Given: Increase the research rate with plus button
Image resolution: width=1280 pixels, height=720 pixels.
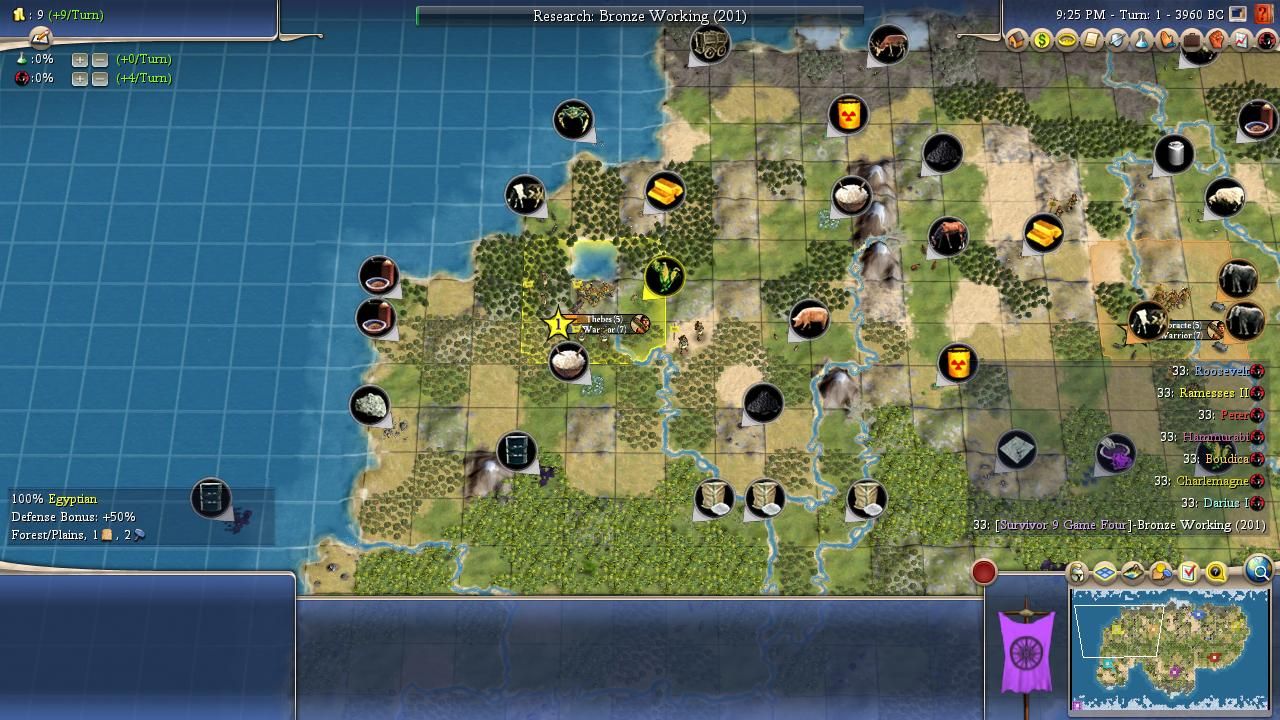Looking at the screenshot, I should pyautogui.click(x=79, y=59).
